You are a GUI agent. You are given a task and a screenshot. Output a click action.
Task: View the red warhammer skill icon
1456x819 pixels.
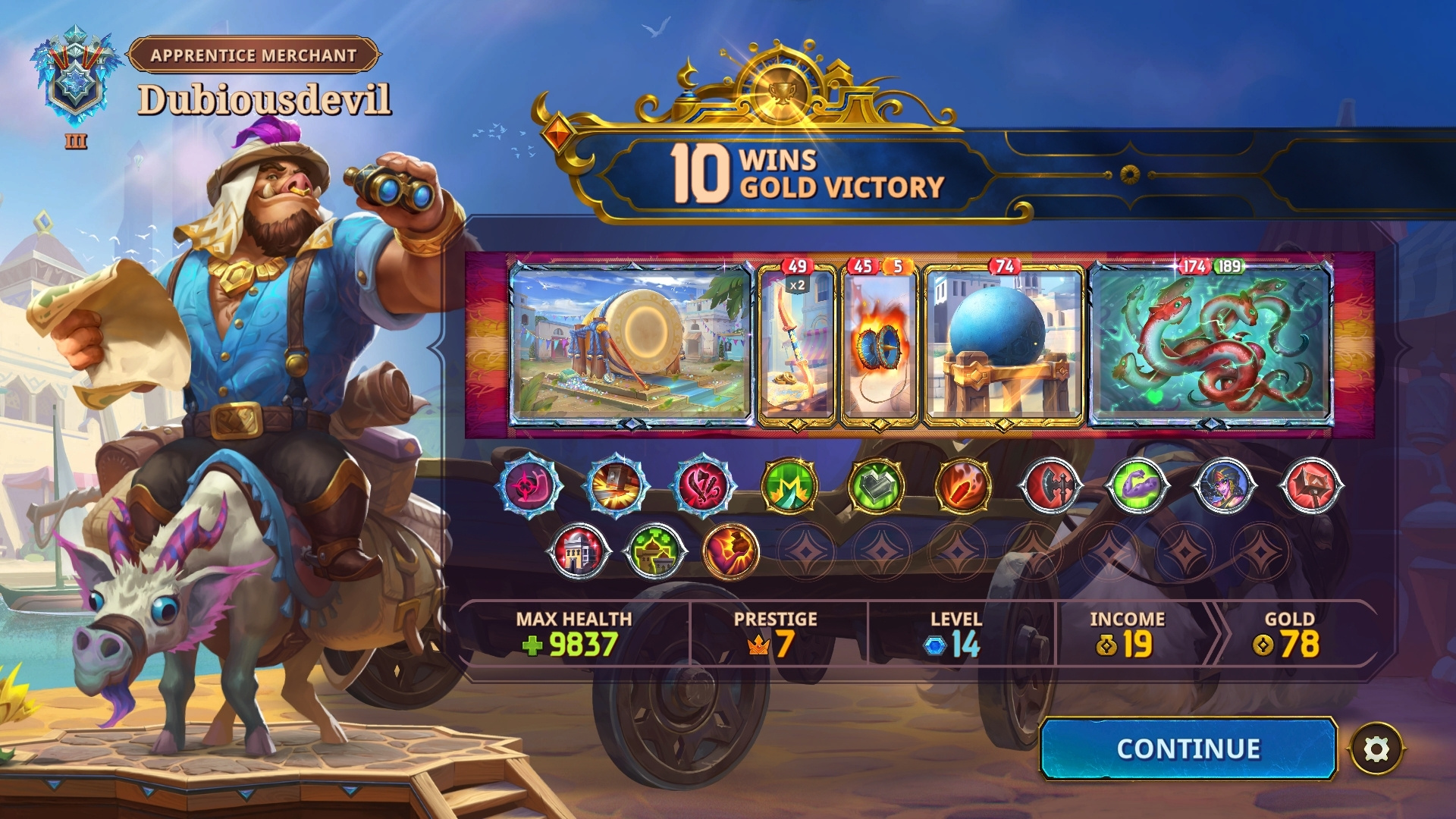pyautogui.click(x=1311, y=486)
